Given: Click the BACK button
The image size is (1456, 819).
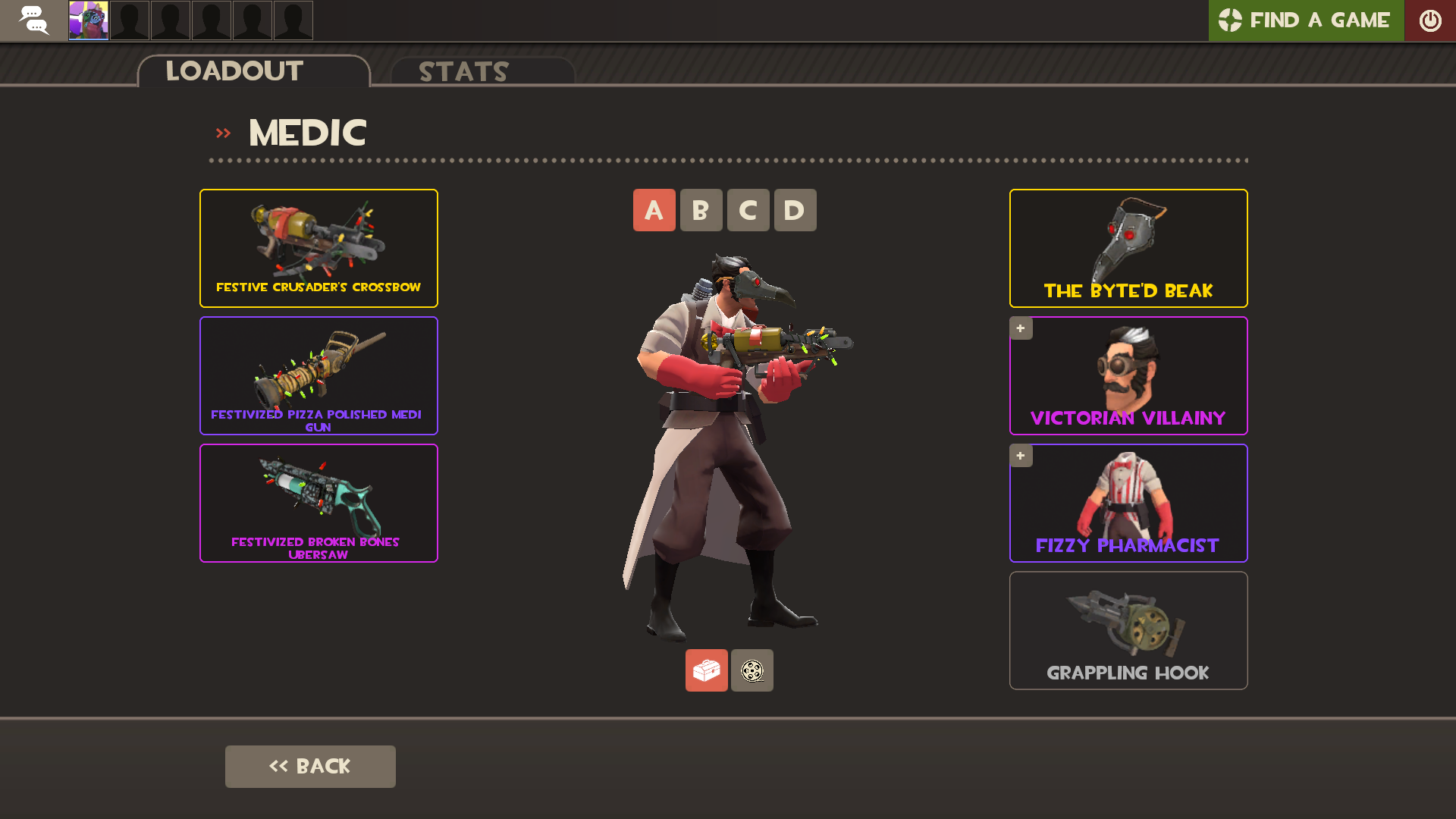Looking at the screenshot, I should point(310,766).
